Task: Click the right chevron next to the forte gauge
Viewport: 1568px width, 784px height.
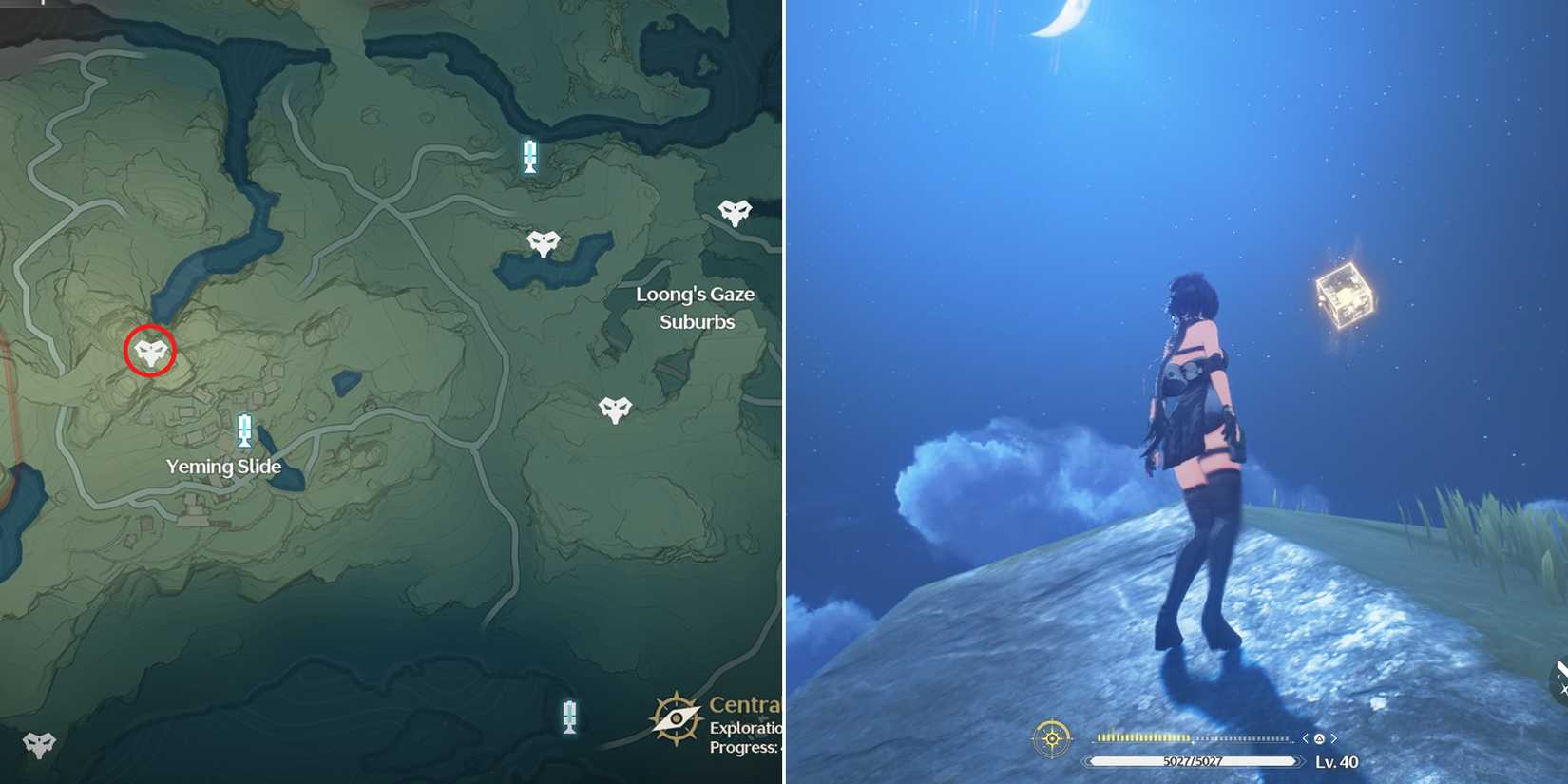Action: pos(1334,738)
